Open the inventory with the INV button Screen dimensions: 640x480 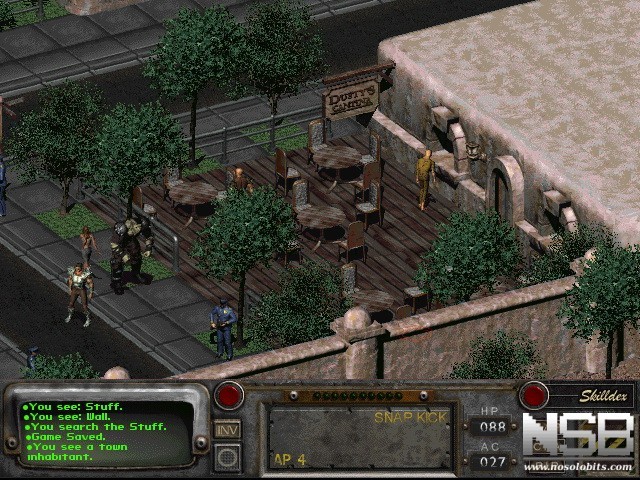point(227,428)
